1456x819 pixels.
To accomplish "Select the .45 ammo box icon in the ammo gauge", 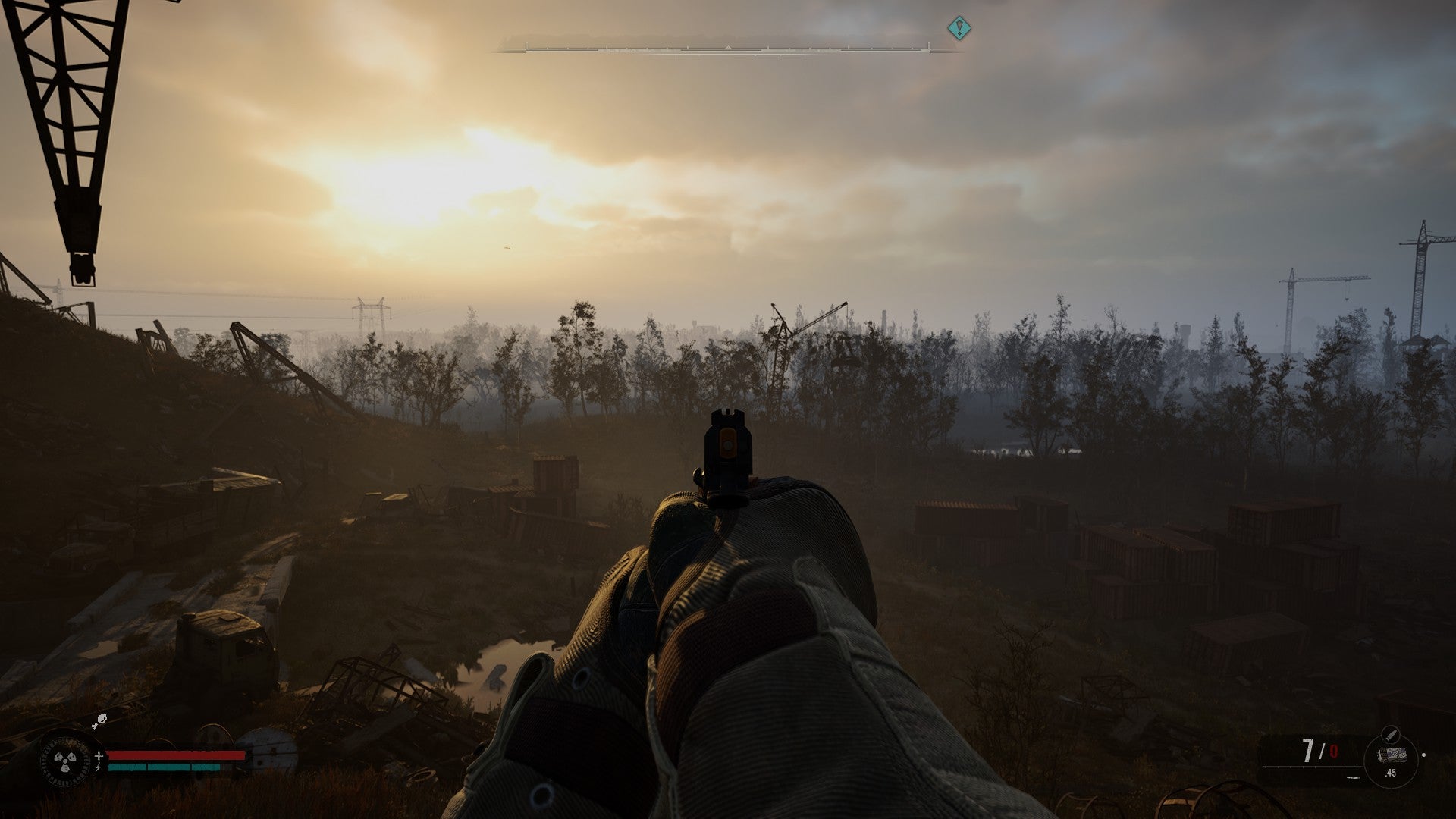I will (x=1393, y=755).
